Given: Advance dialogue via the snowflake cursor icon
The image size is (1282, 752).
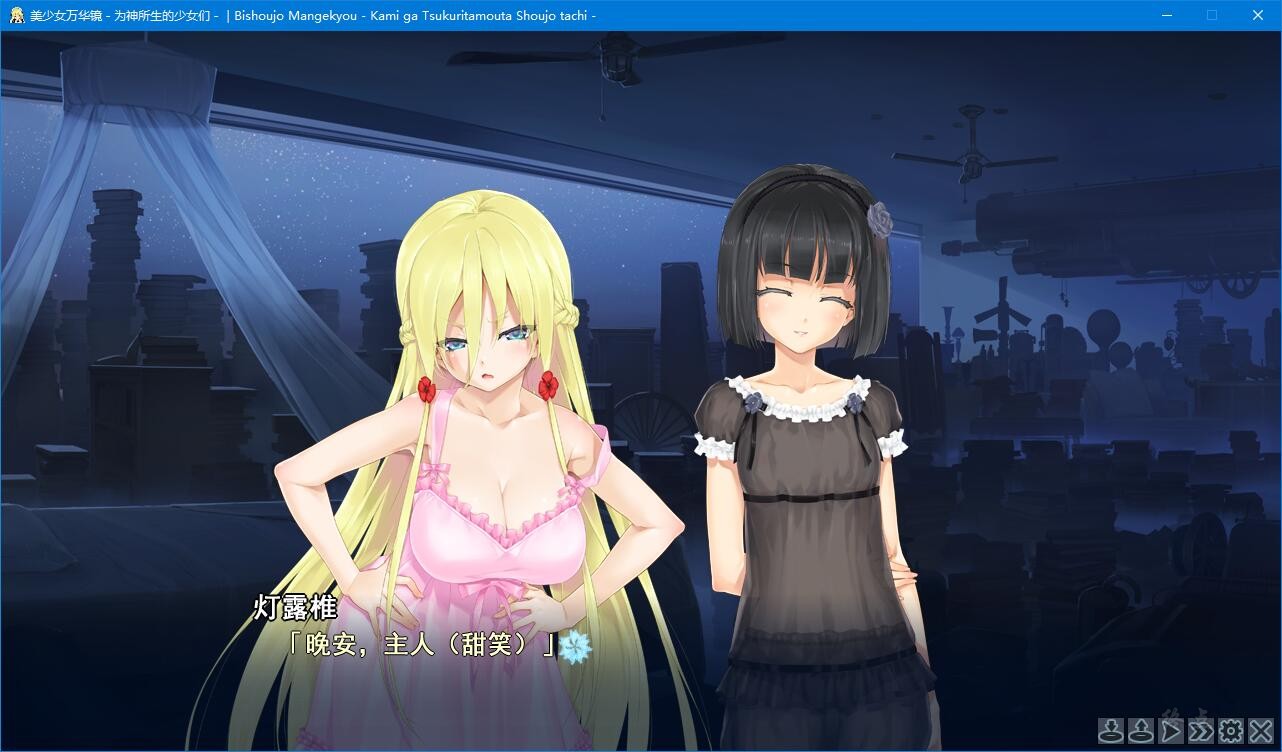Looking at the screenshot, I should [x=575, y=647].
